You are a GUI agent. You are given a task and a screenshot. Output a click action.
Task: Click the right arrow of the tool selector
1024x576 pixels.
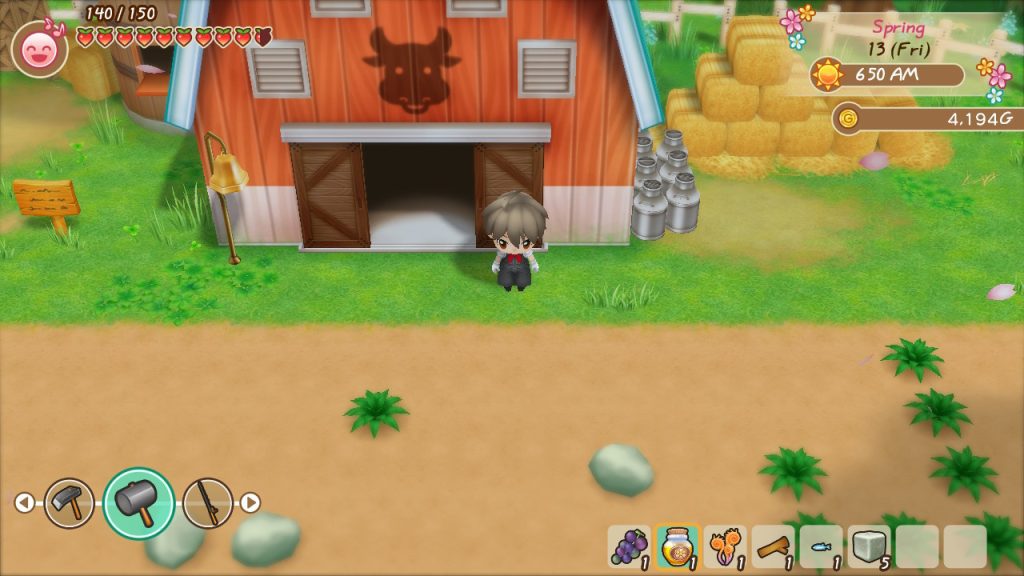pyautogui.click(x=250, y=503)
